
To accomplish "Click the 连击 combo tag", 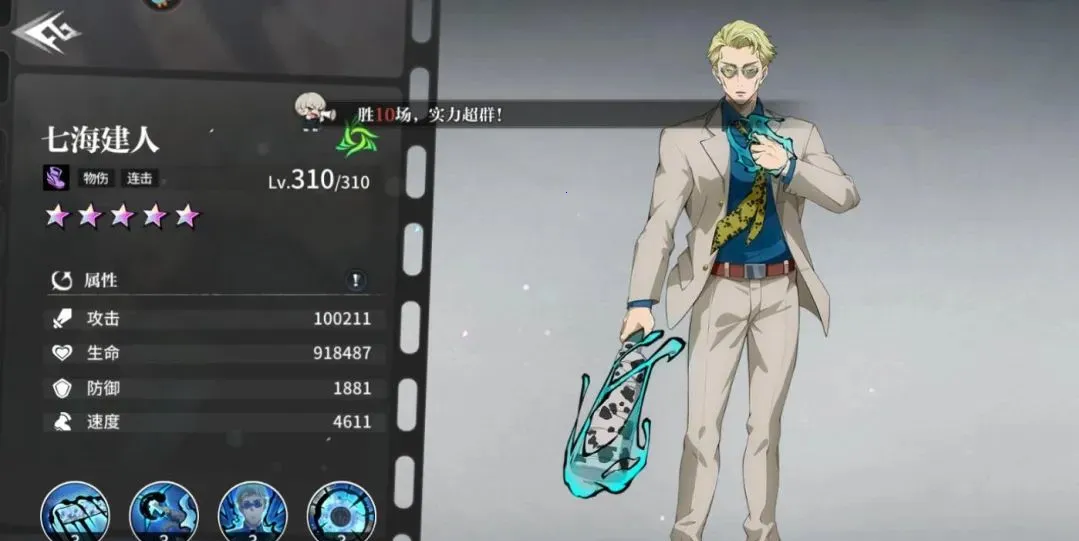I will click(x=140, y=179).
